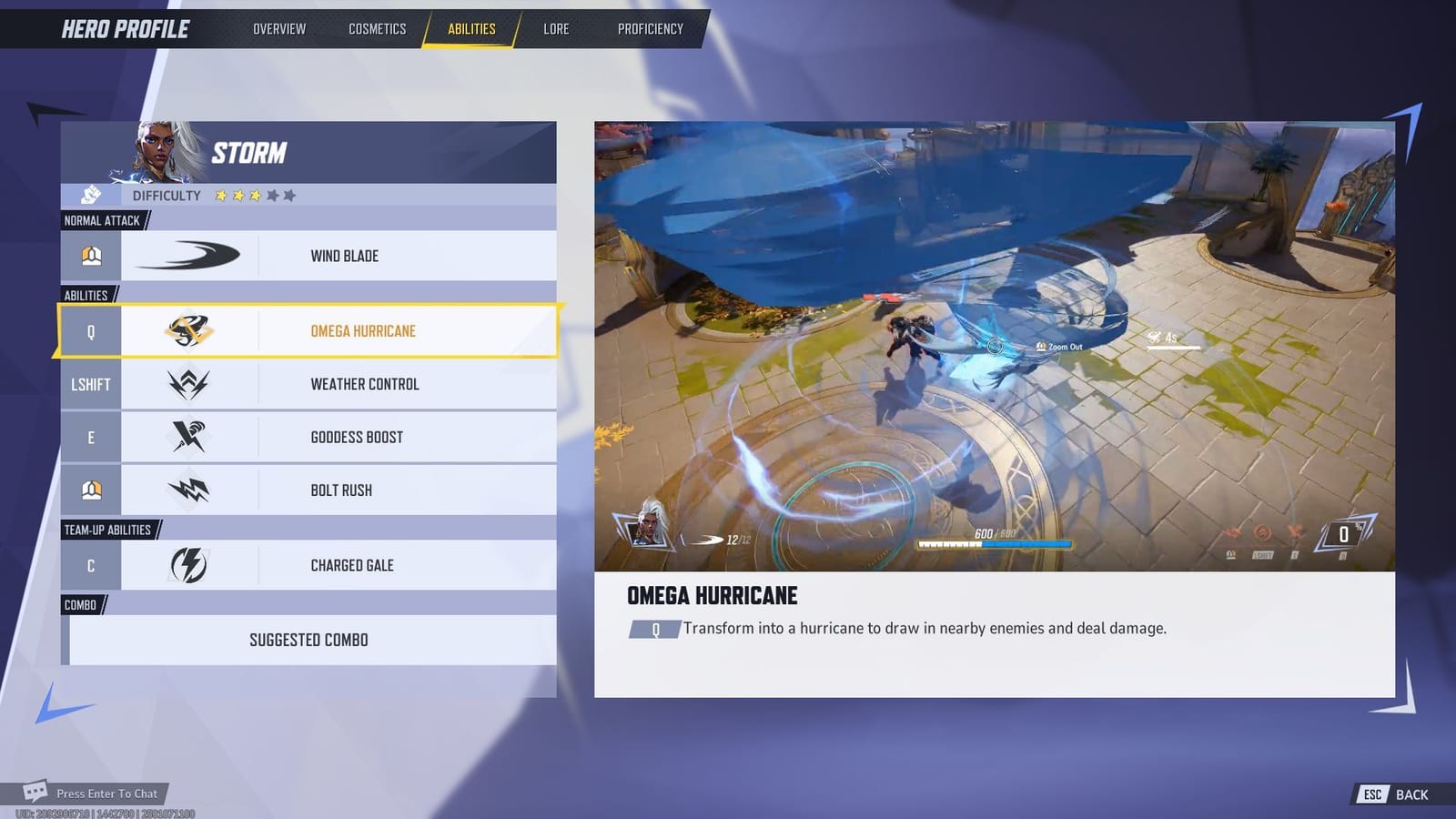Open the Proficiency tab
The image size is (1456, 819).
tap(649, 28)
